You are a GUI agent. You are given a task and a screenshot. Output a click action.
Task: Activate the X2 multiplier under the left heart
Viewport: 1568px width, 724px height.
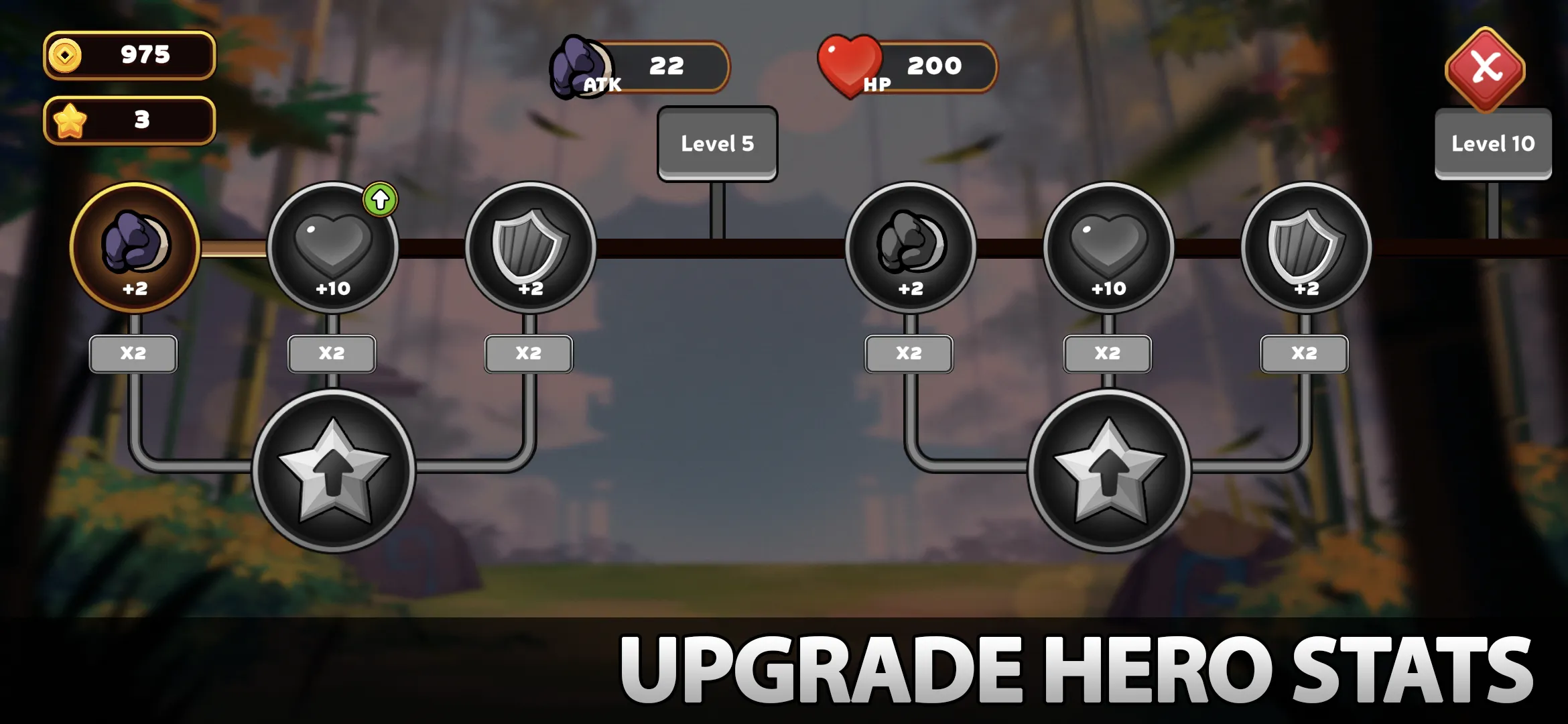(331, 353)
